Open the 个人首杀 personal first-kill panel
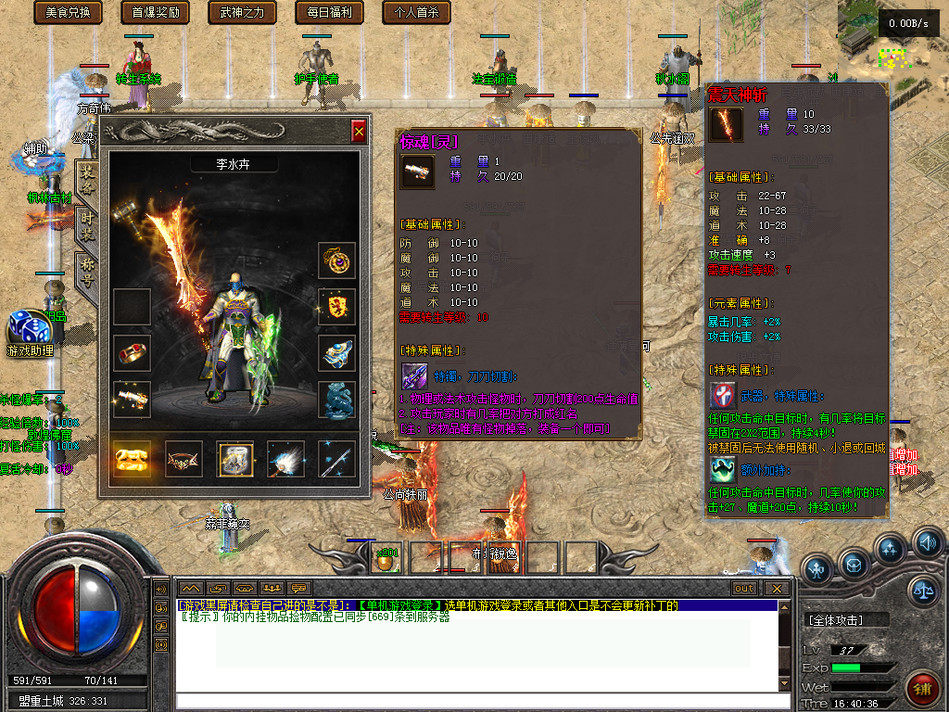The height and width of the screenshot is (712, 949). click(416, 13)
